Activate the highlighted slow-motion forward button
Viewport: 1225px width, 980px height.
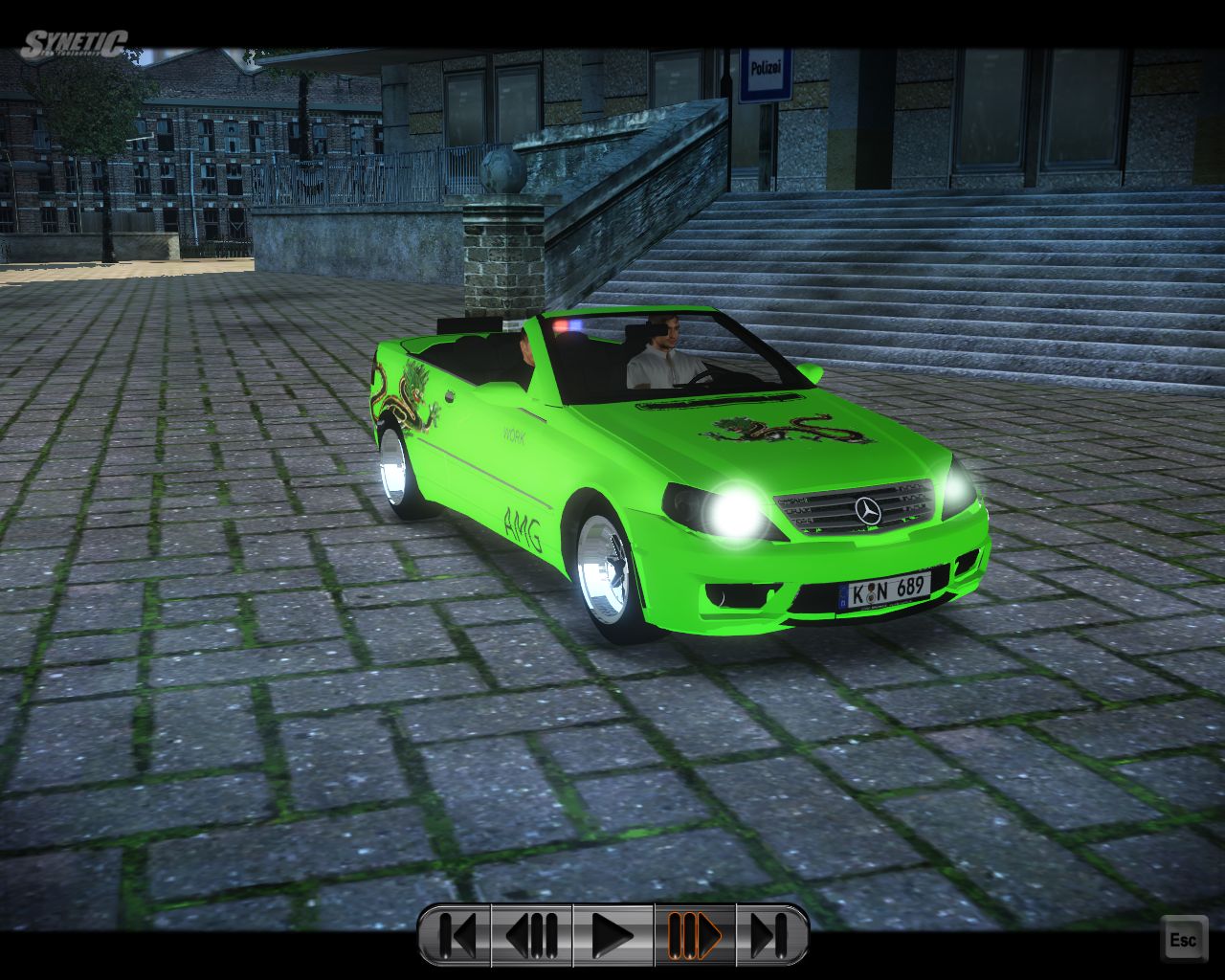pos(695,935)
